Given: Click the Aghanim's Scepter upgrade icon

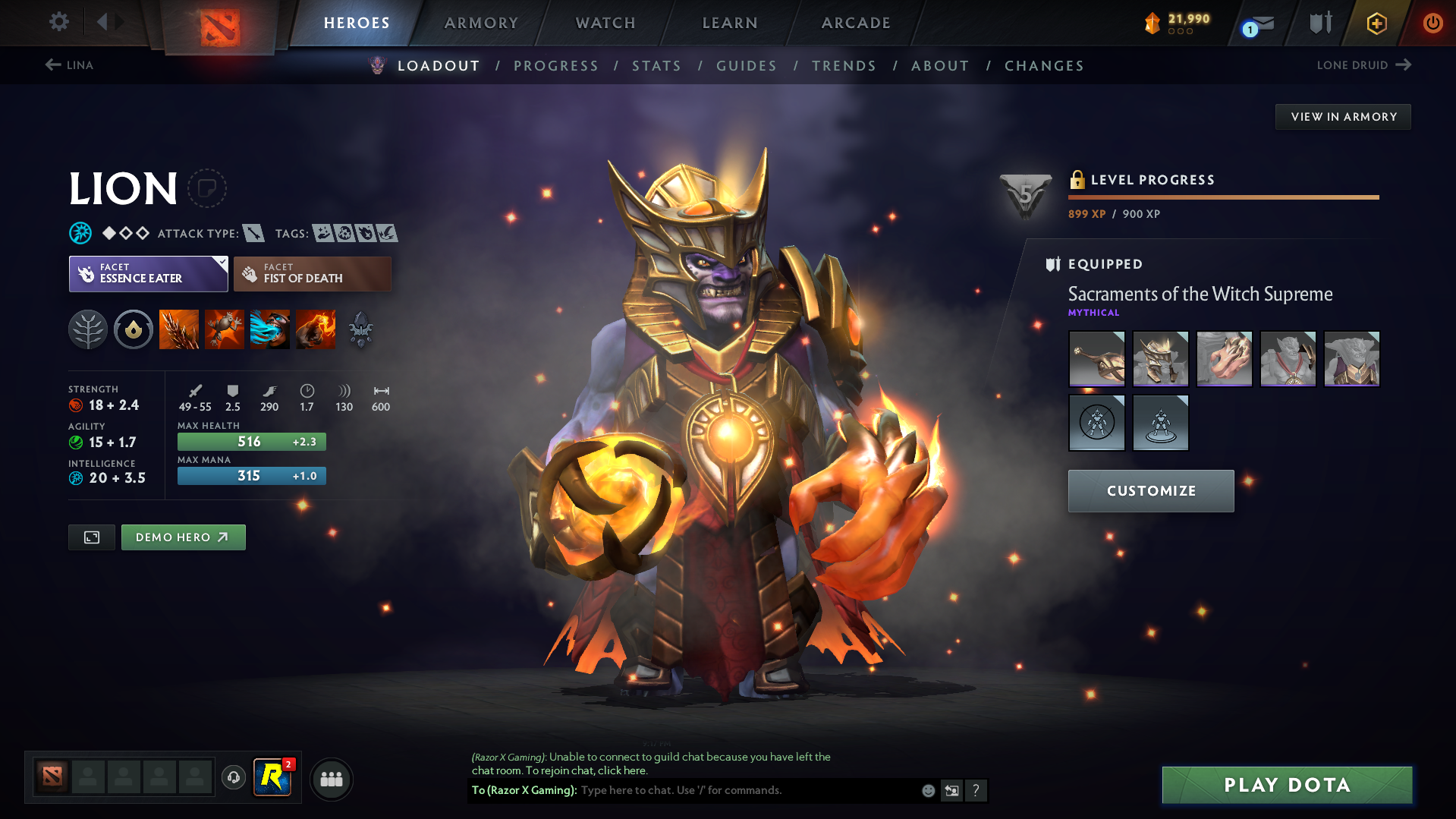Looking at the screenshot, I should tap(360, 329).
